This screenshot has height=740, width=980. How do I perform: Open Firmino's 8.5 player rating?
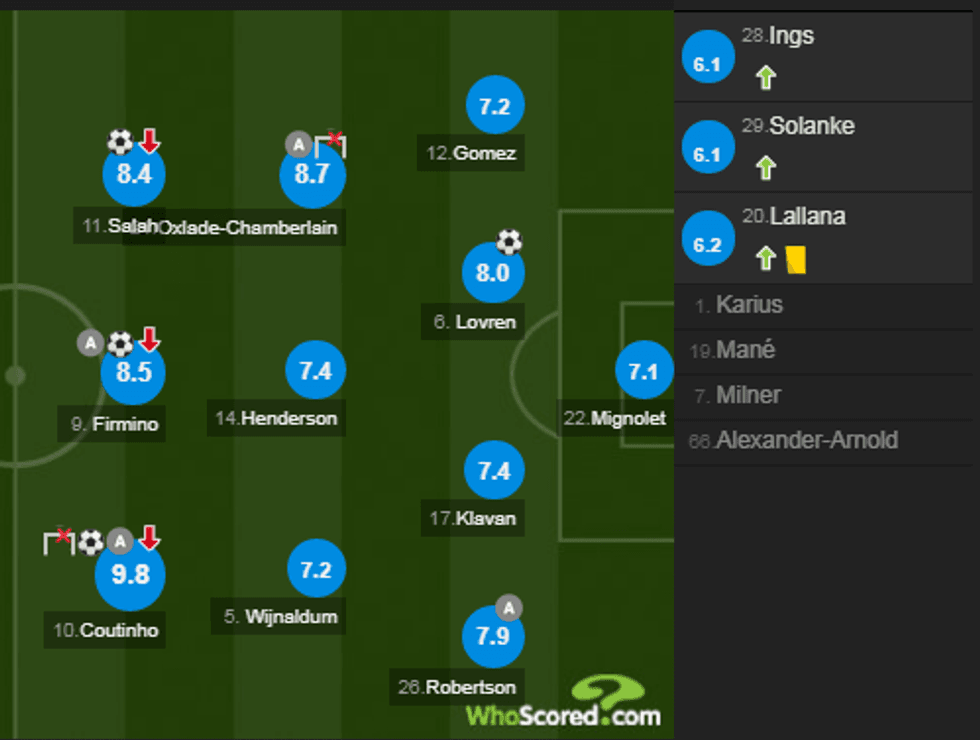tap(133, 372)
